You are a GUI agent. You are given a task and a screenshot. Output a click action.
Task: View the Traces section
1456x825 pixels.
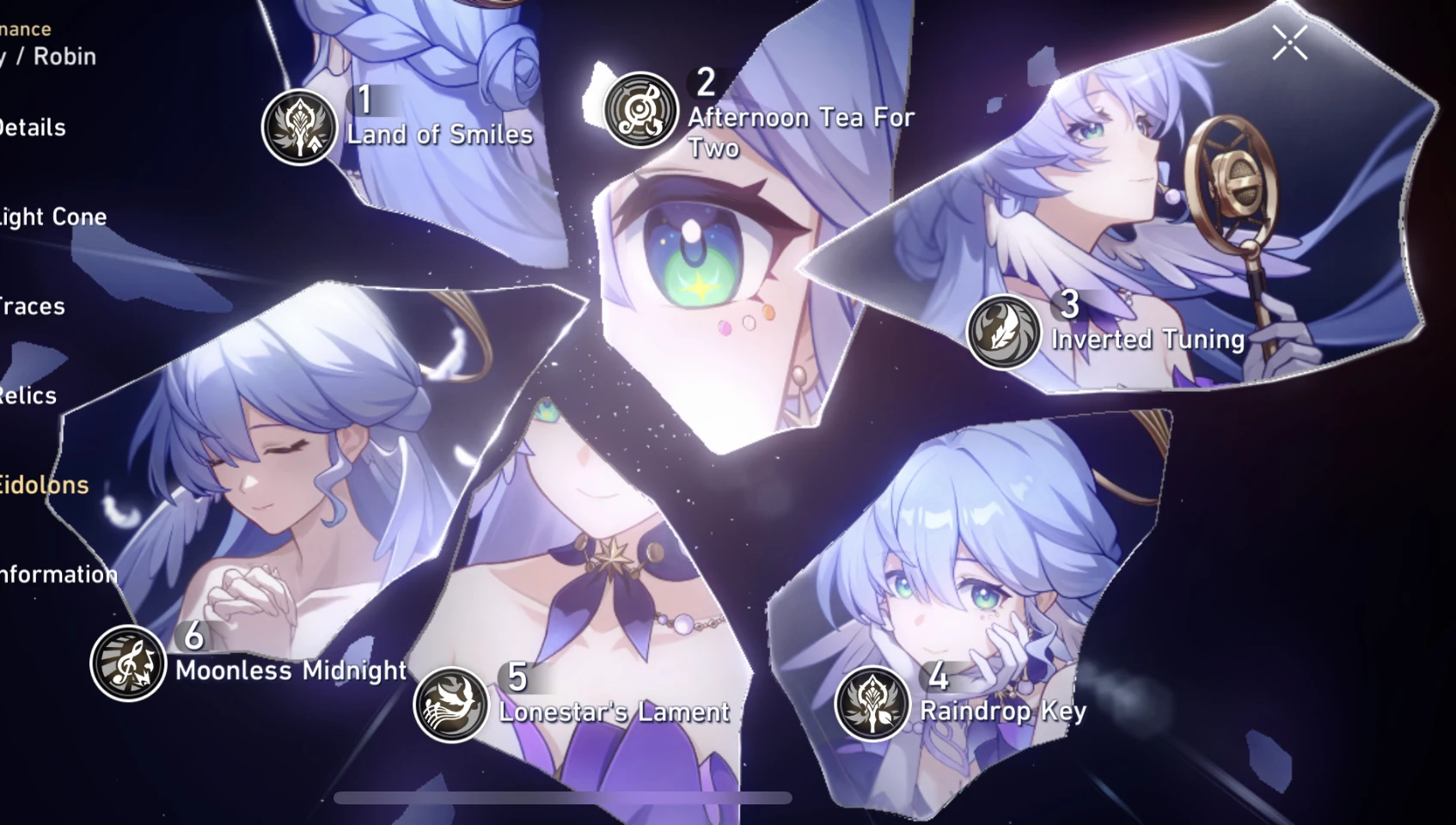click(x=32, y=306)
